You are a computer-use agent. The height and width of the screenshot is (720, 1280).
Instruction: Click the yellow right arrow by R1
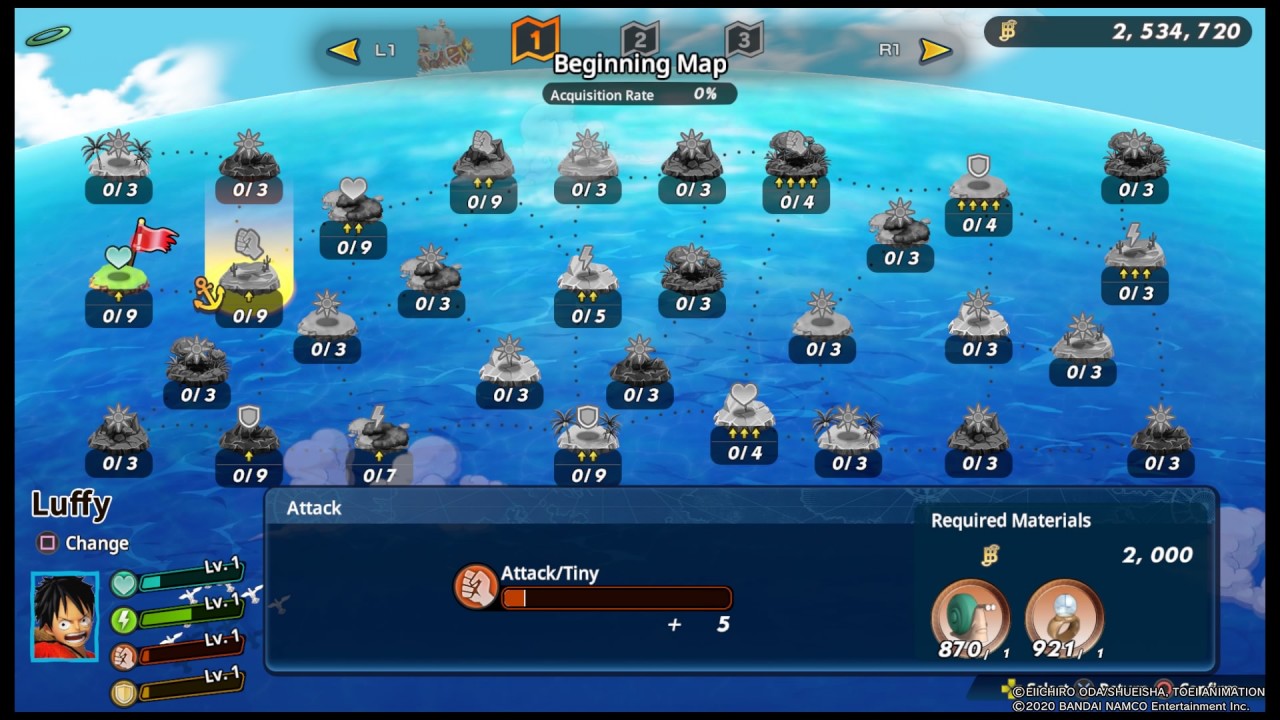(935, 50)
